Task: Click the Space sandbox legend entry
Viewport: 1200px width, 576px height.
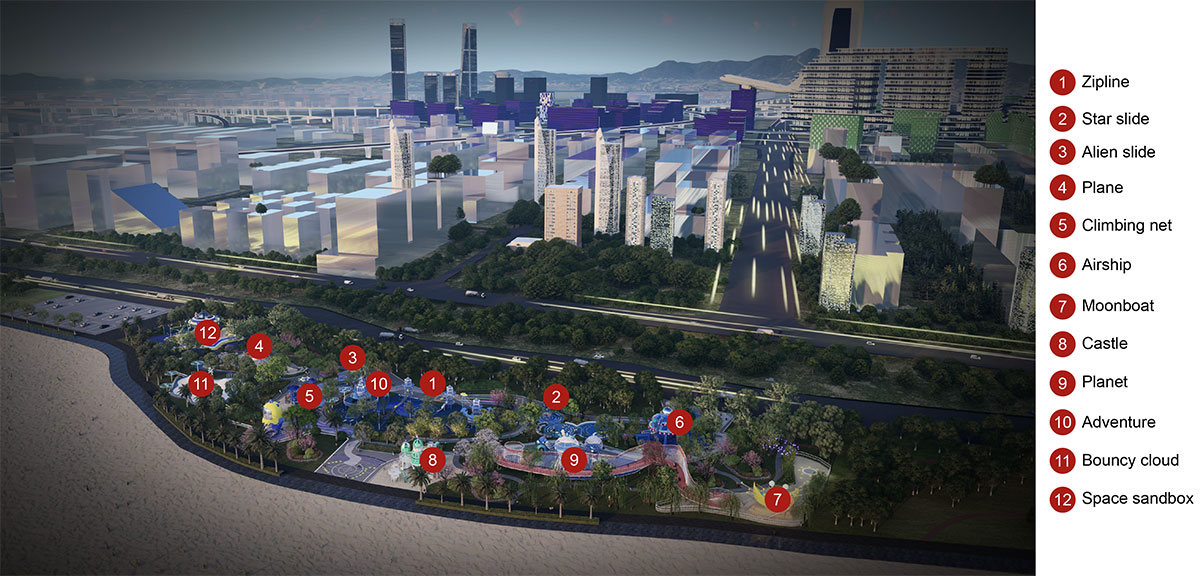Action: [1137, 498]
